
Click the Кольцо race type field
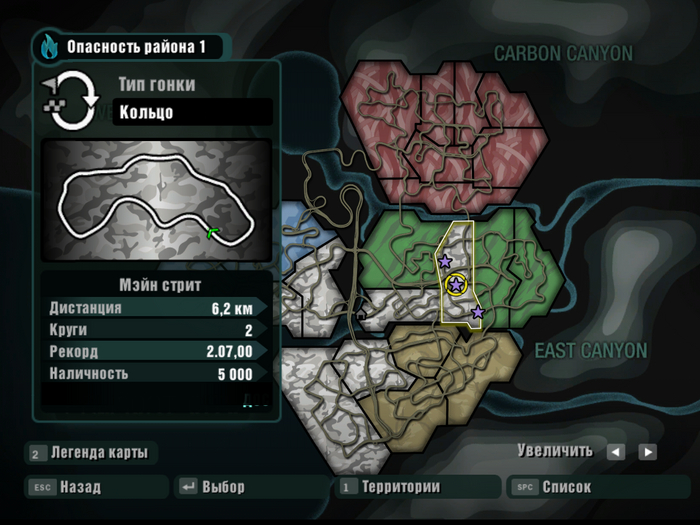tap(191, 112)
